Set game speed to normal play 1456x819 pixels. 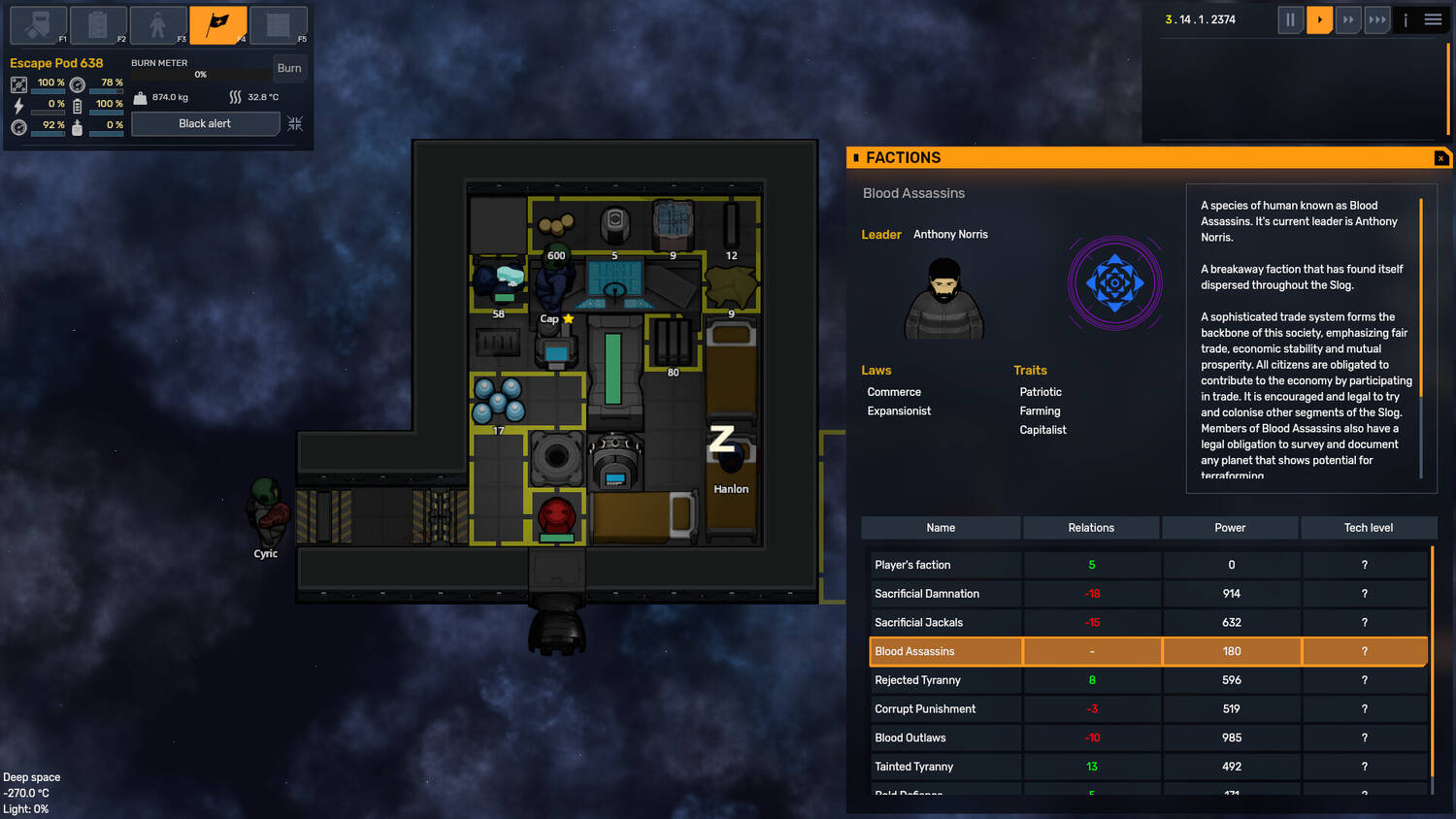point(1319,19)
